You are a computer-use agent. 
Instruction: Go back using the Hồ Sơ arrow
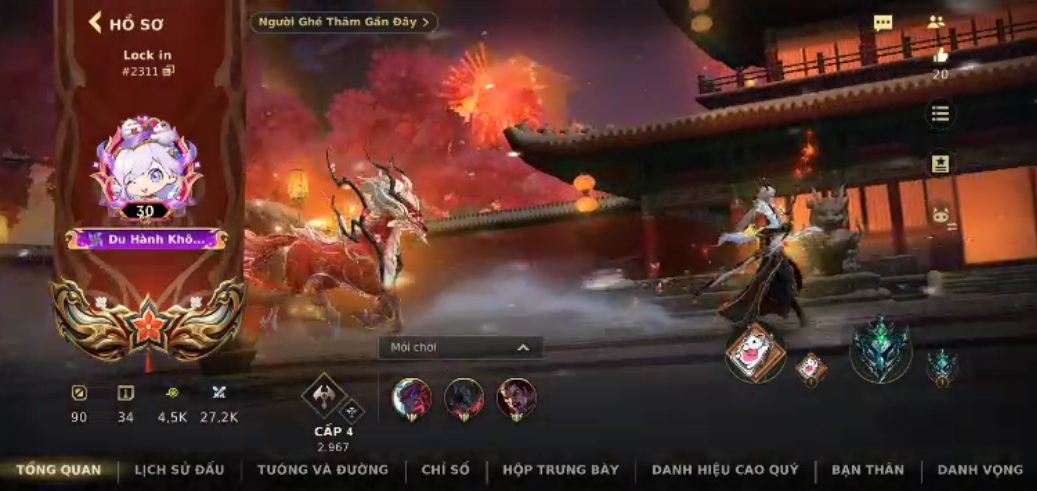[x=96, y=23]
